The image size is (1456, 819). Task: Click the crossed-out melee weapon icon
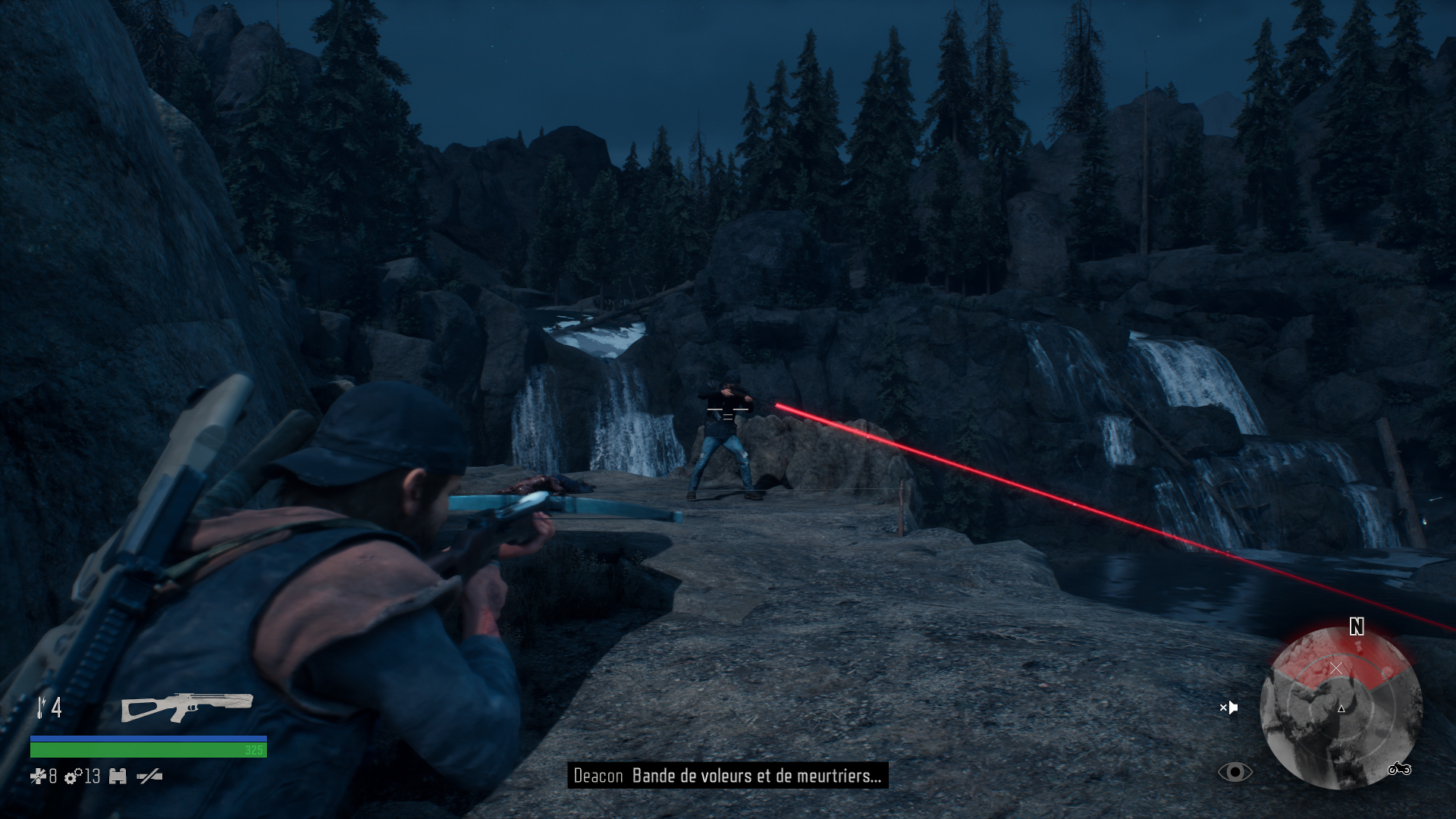pyautogui.click(x=149, y=776)
